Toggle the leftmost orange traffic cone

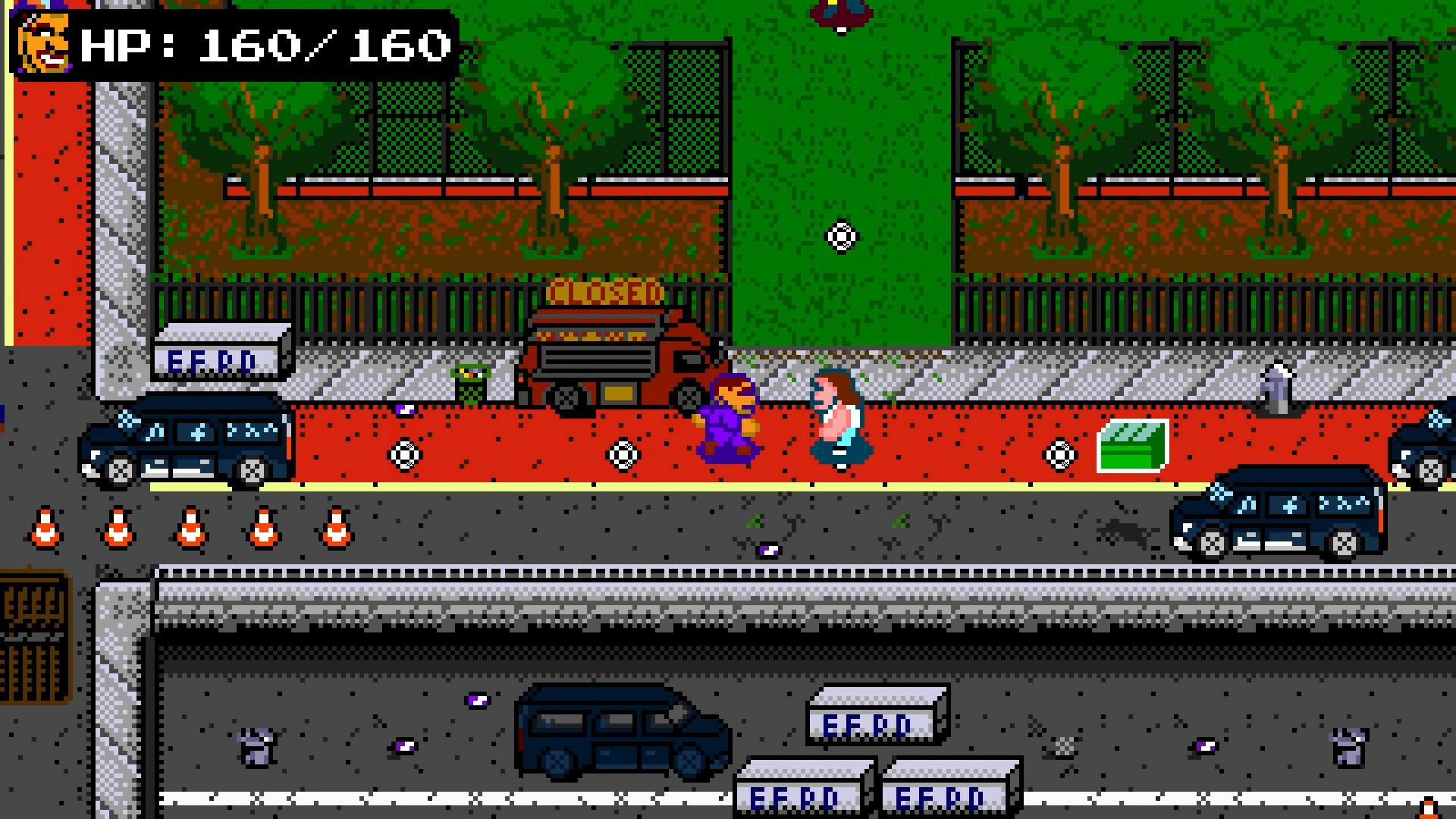[45, 527]
